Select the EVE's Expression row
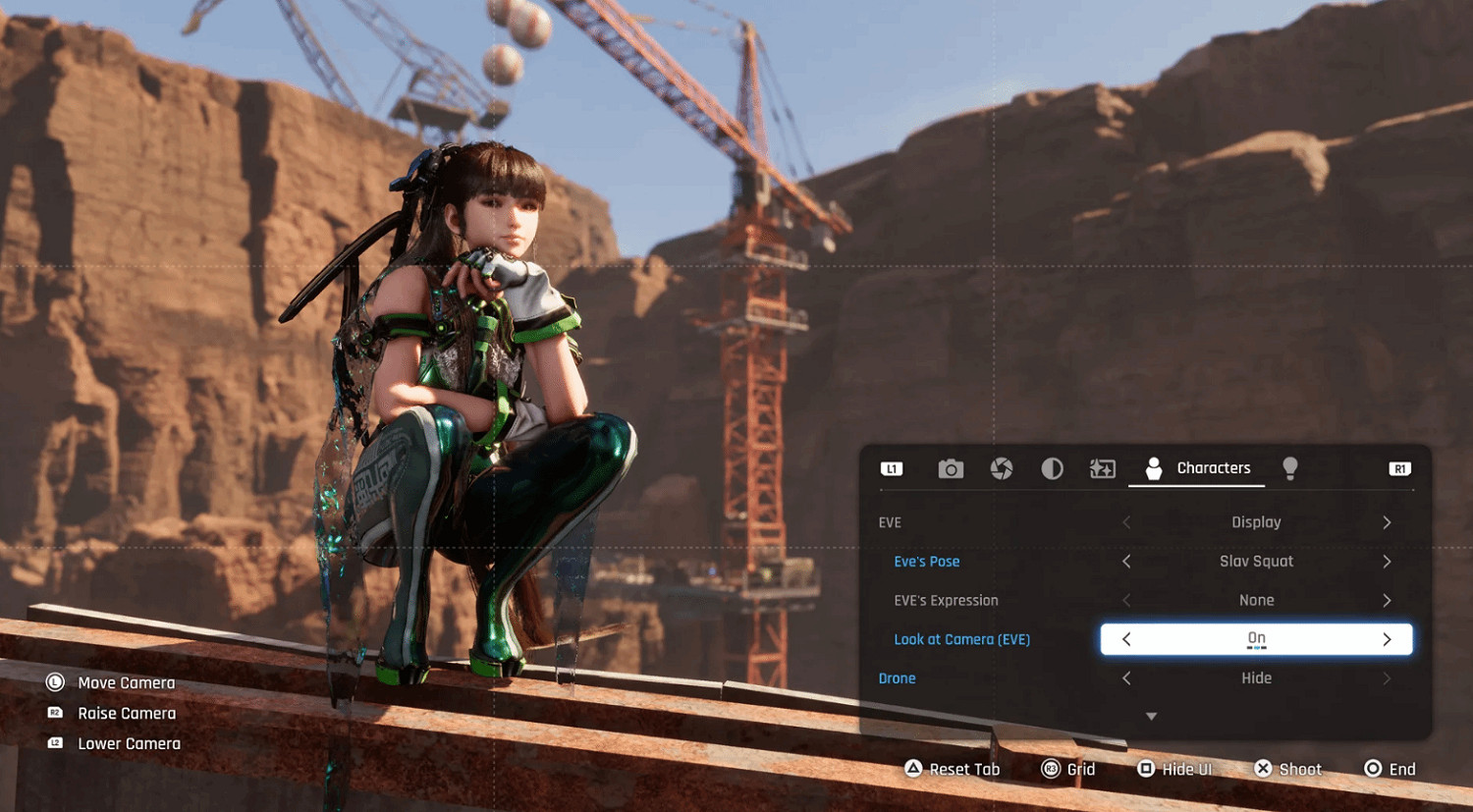The height and width of the screenshot is (812, 1473). click(946, 601)
